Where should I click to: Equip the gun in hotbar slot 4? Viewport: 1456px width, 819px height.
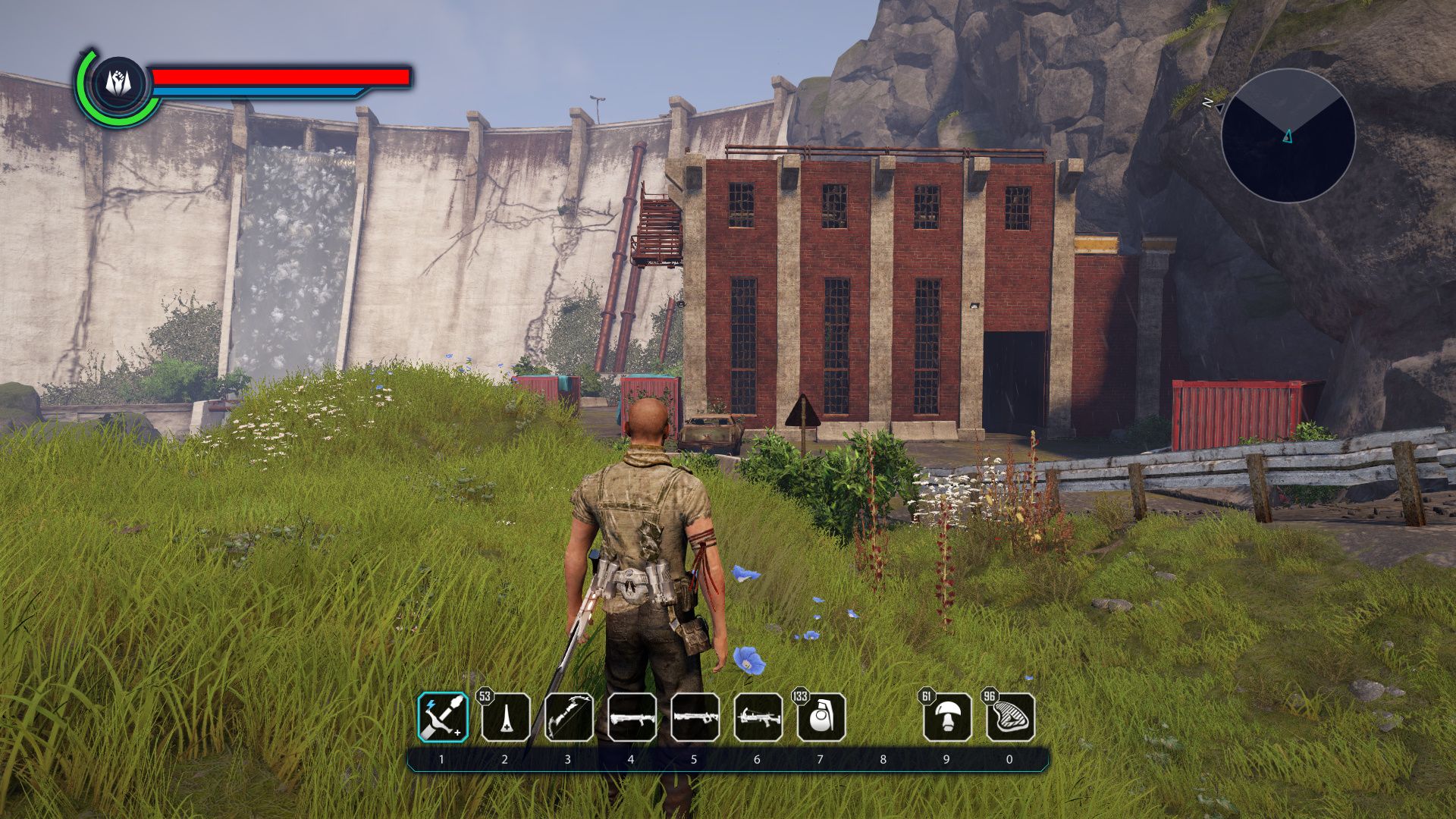632,717
